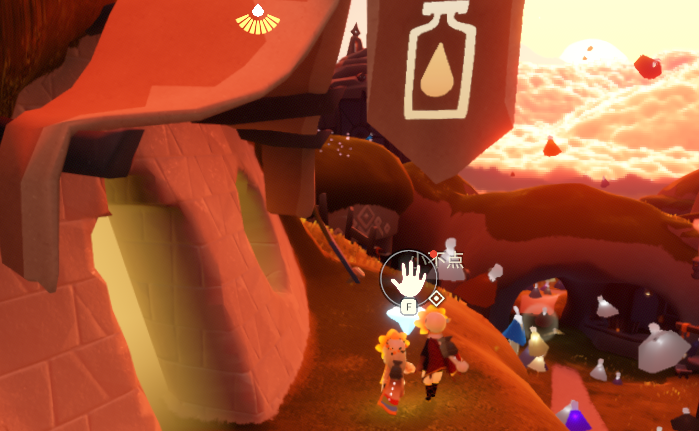Tap the hand interaction prompt circle
The image size is (699, 431).
[409, 275]
